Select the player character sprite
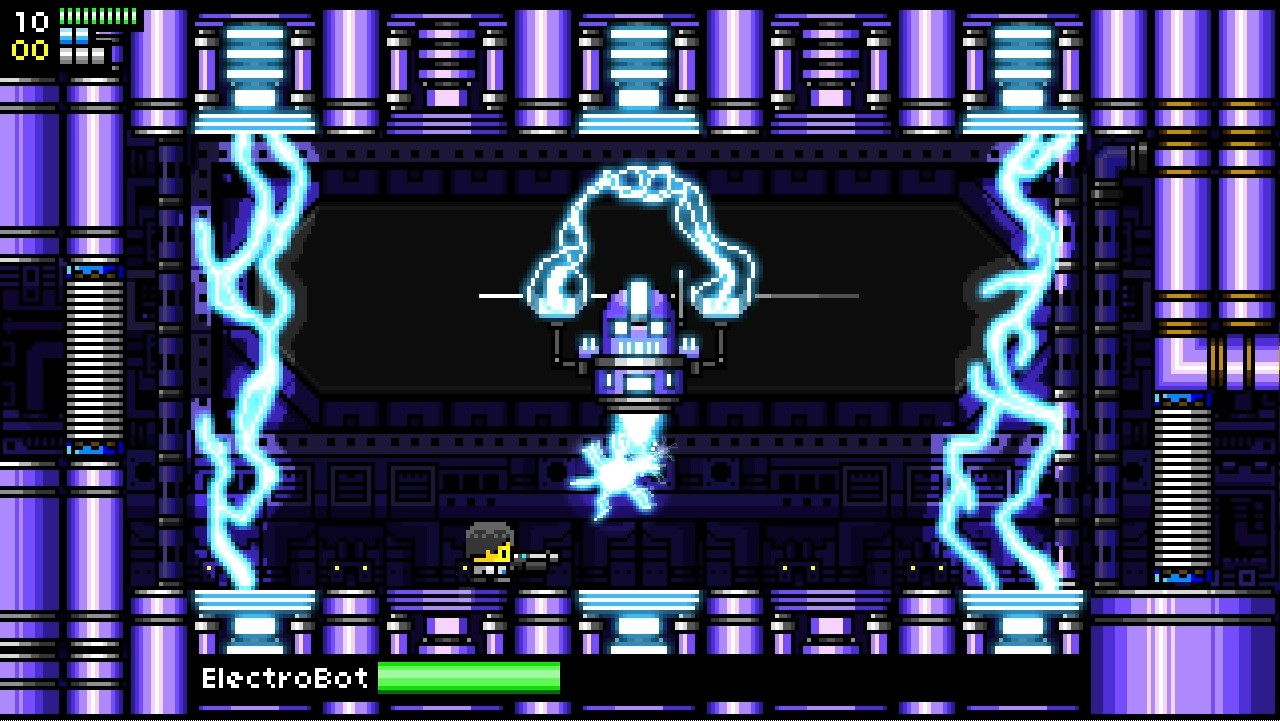This screenshot has height=721, width=1280. pyautogui.click(x=487, y=553)
